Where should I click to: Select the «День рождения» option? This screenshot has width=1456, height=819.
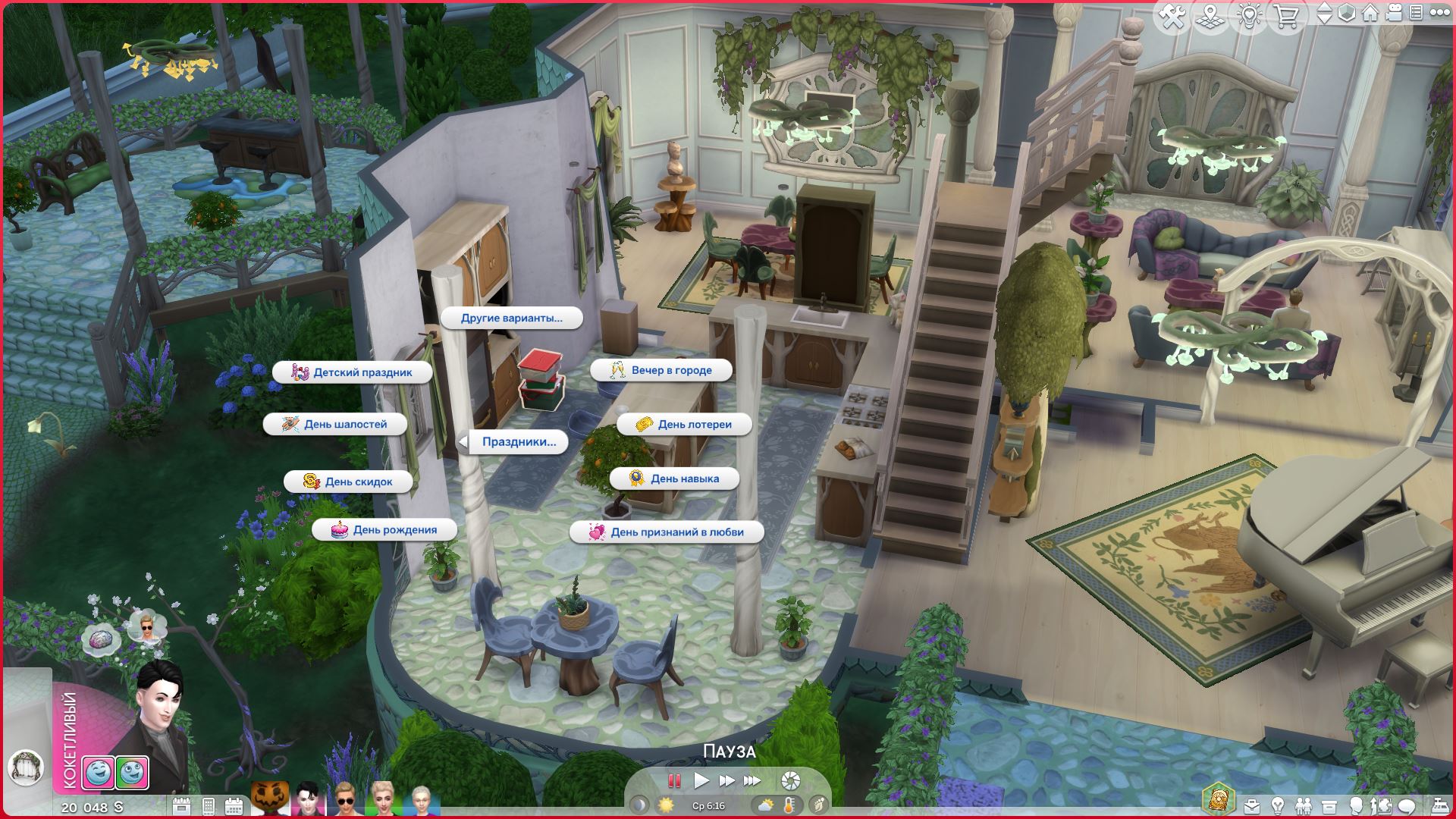click(384, 529)
